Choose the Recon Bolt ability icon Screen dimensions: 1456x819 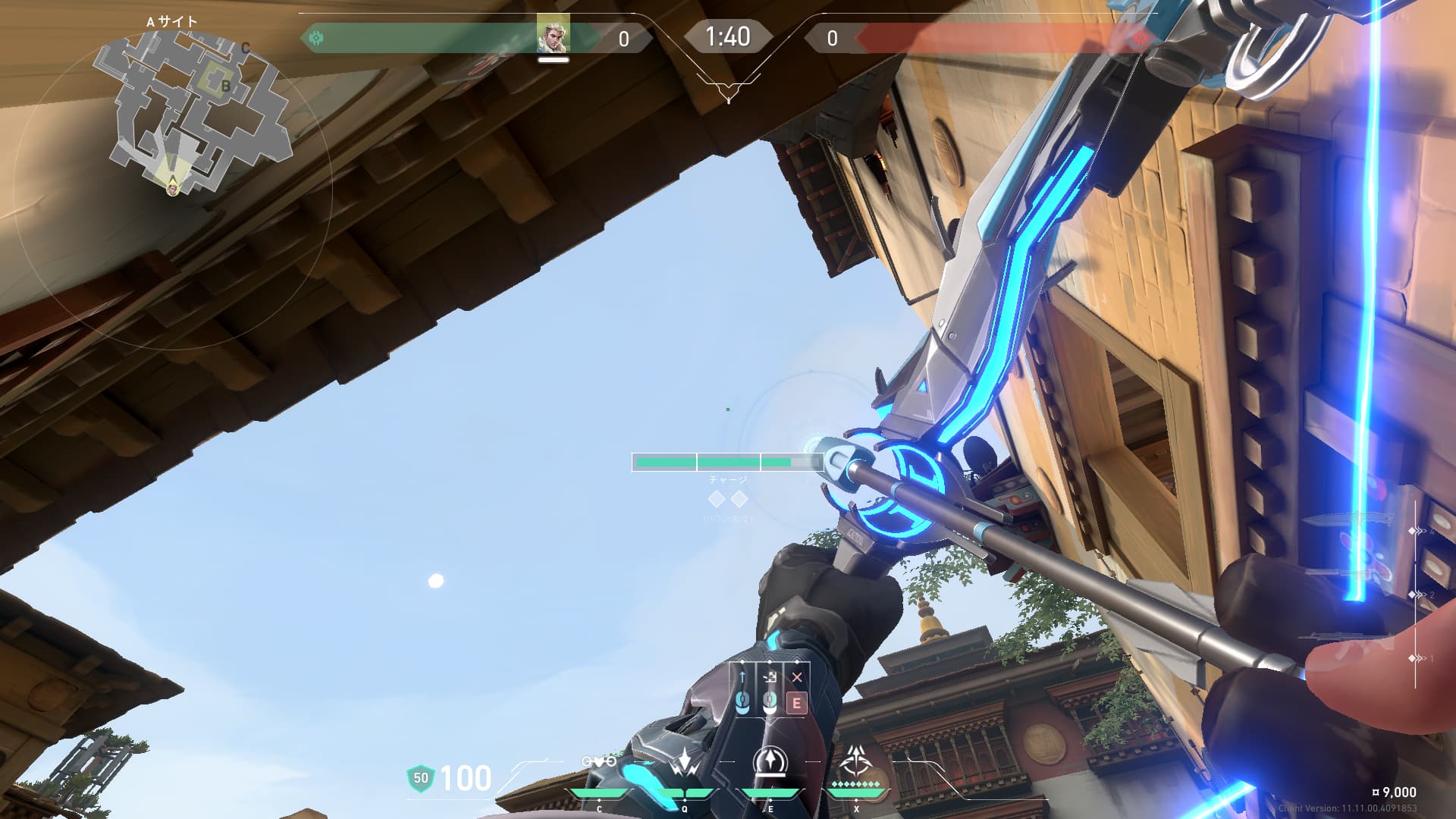pos(770,763)
